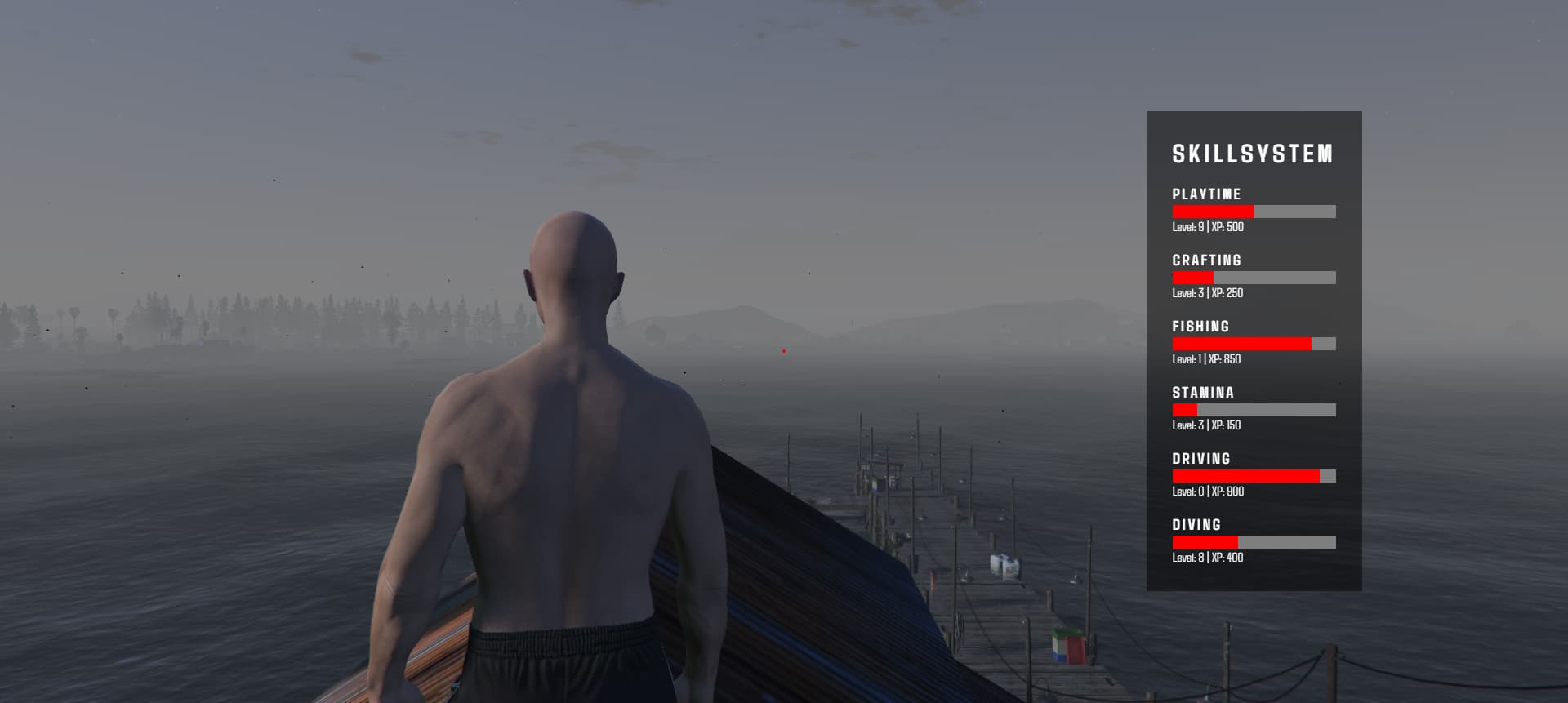
Task: Click the PLAYTIME progress bar
Action: click(x=1254, y=211)
